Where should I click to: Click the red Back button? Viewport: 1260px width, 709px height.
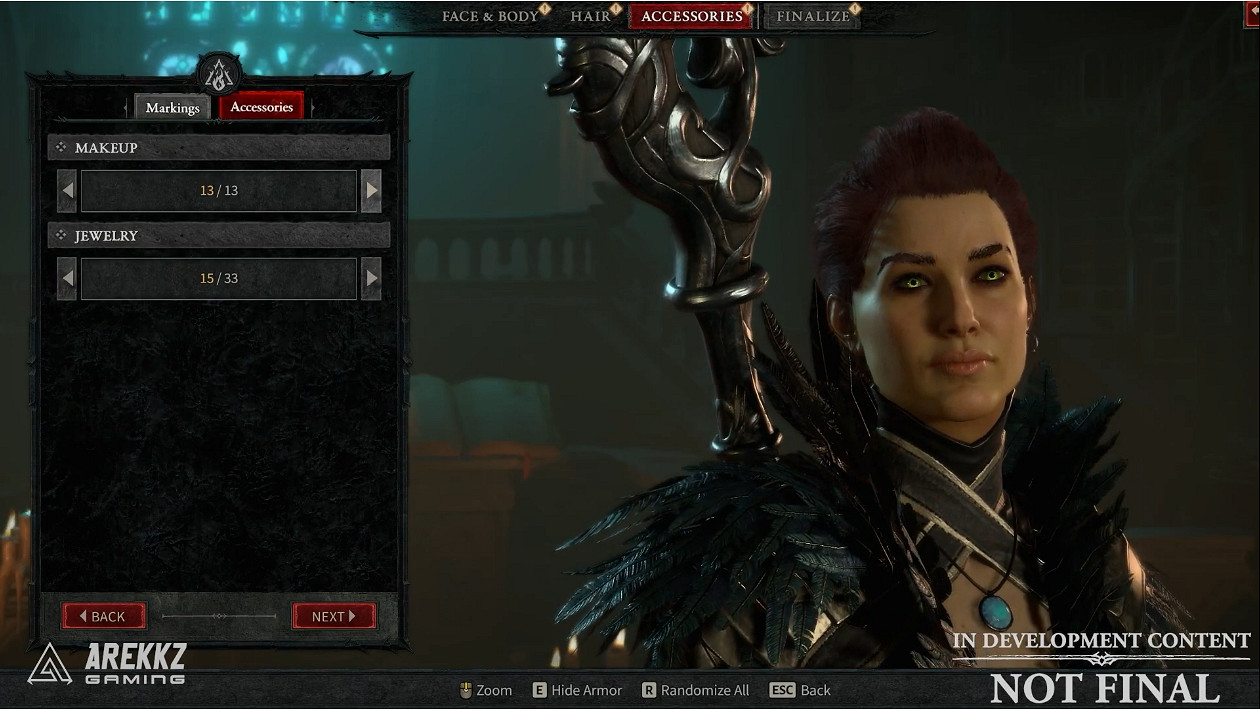click(x=104, y=616)
